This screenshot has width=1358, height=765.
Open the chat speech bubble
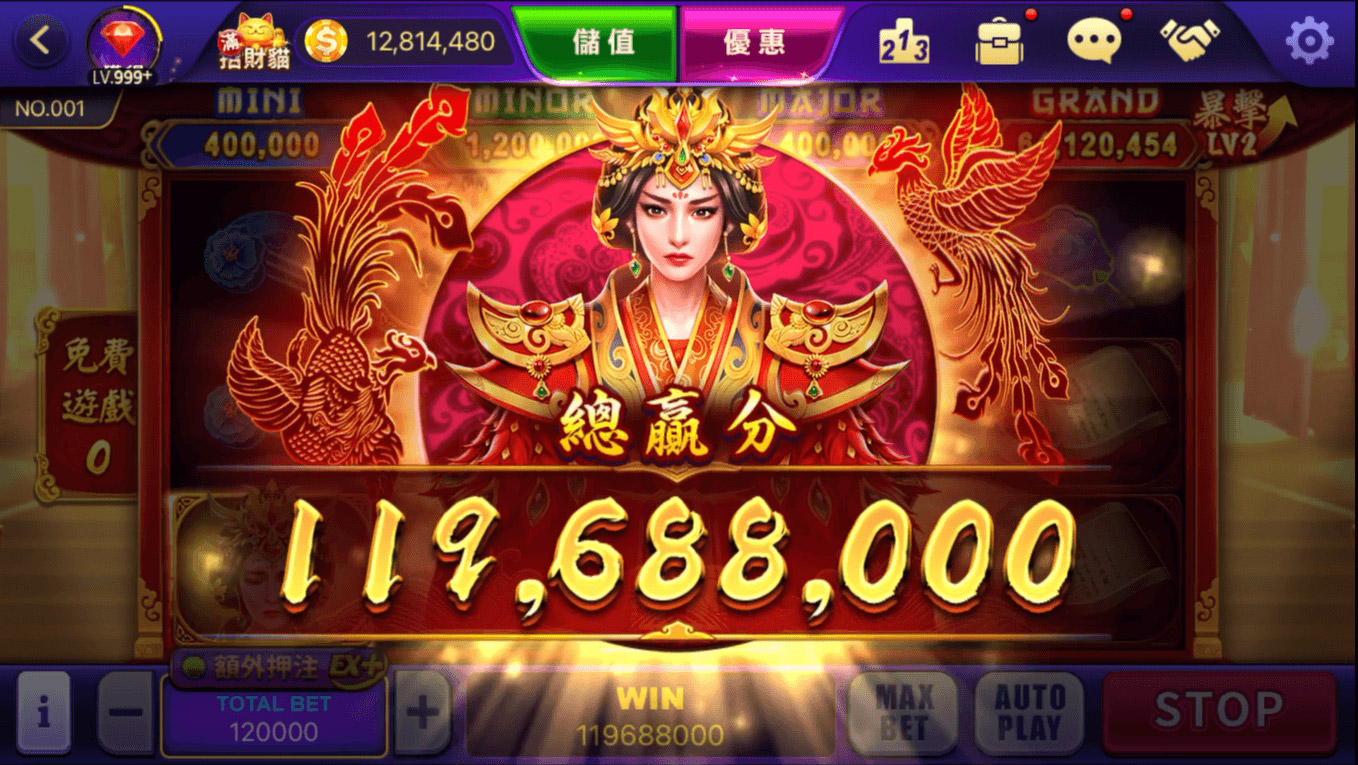point(1094,42)
